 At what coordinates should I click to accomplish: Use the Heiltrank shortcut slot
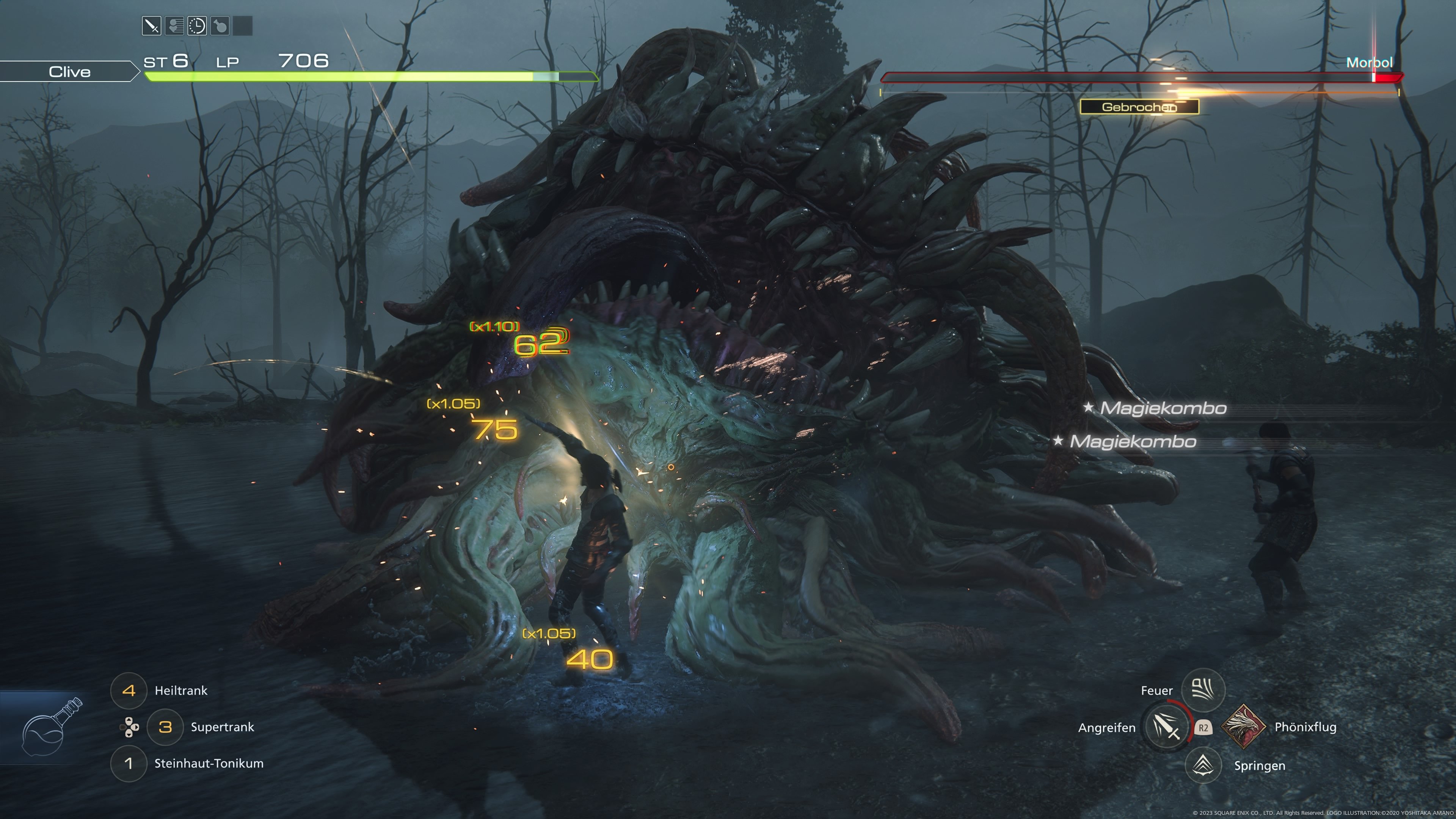click(129, 690)
